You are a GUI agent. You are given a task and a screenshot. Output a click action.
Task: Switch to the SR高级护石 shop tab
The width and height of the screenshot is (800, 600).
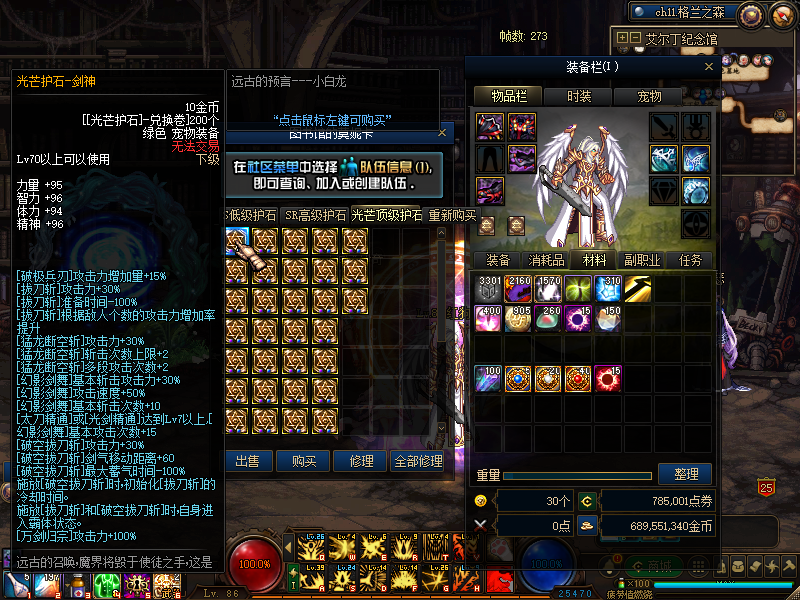[316, 215]
